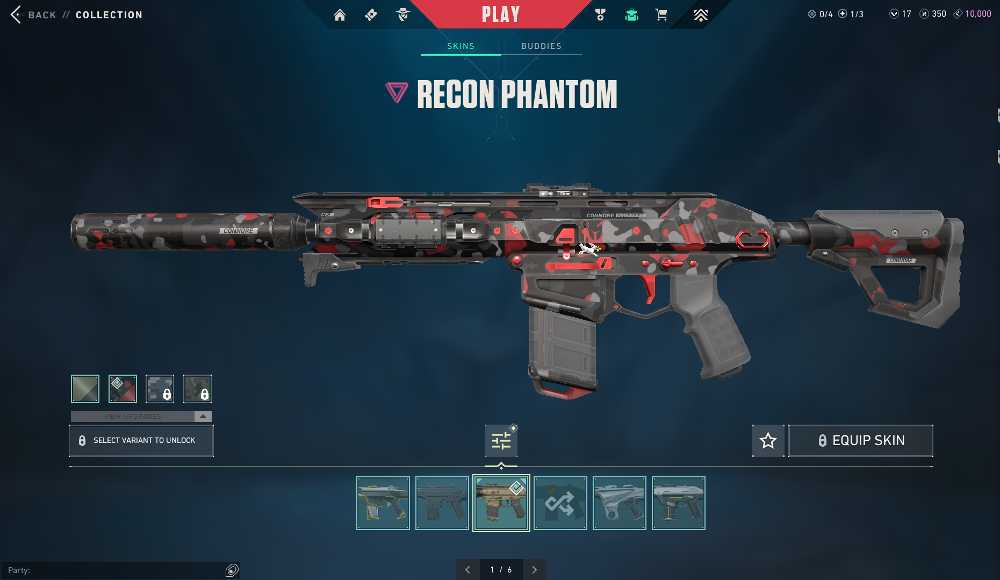Open the career medal icon
This screenshot has width=1000, height=580.
pyautogui.click(x=600, y=15)
